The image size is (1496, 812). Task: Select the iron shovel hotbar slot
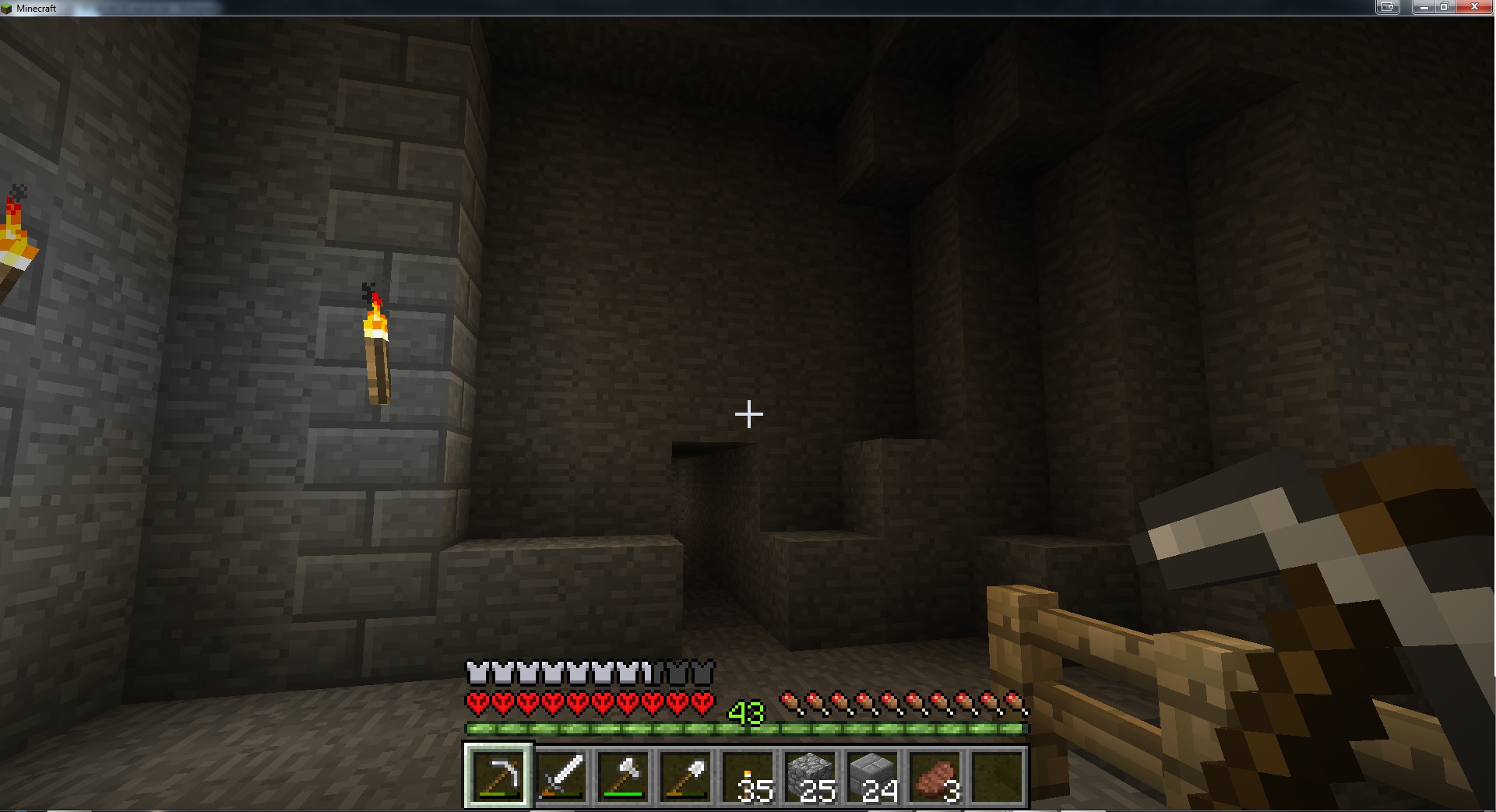click(685, 775)
